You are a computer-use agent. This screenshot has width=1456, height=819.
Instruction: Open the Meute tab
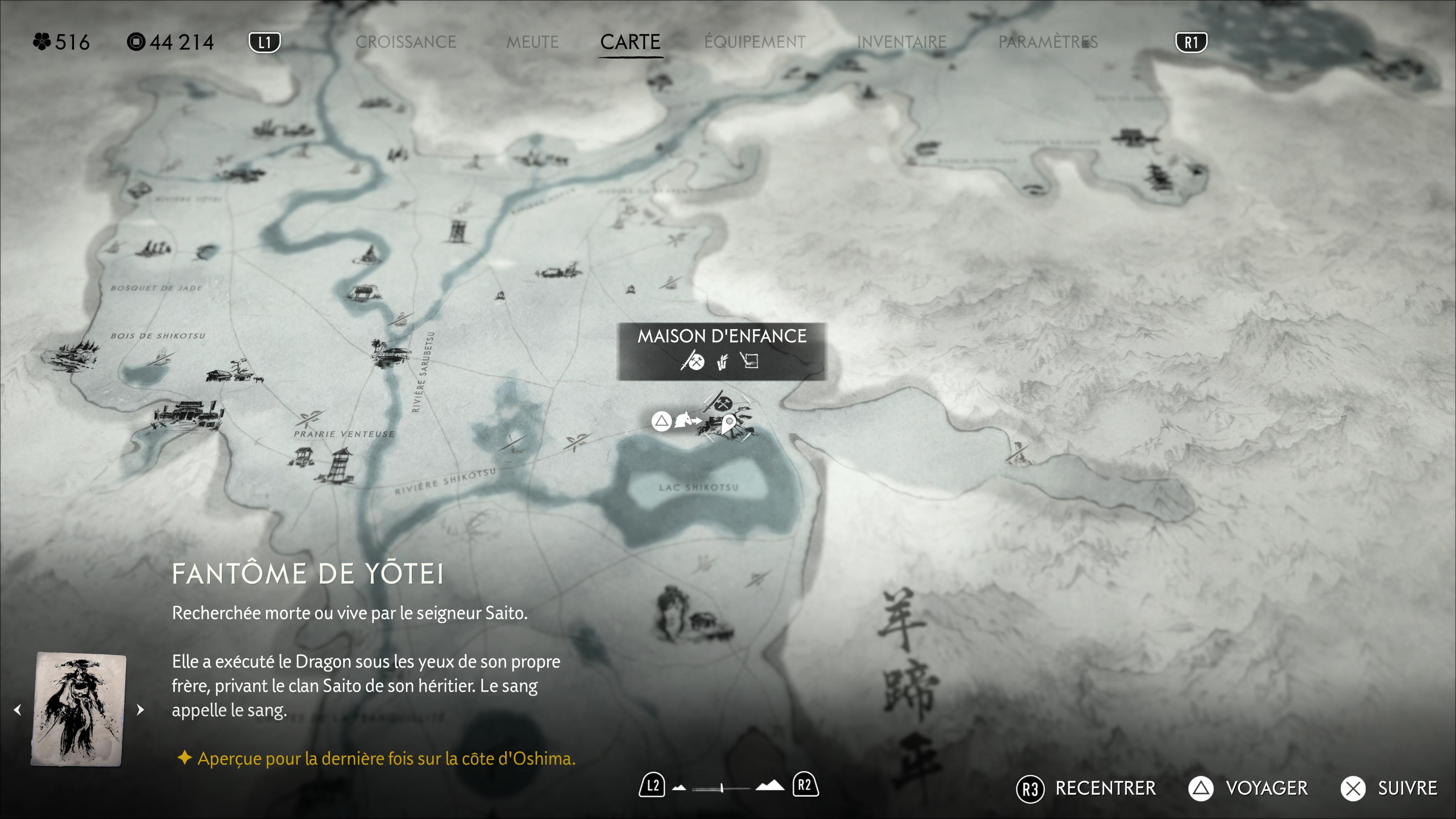(532, 42)
